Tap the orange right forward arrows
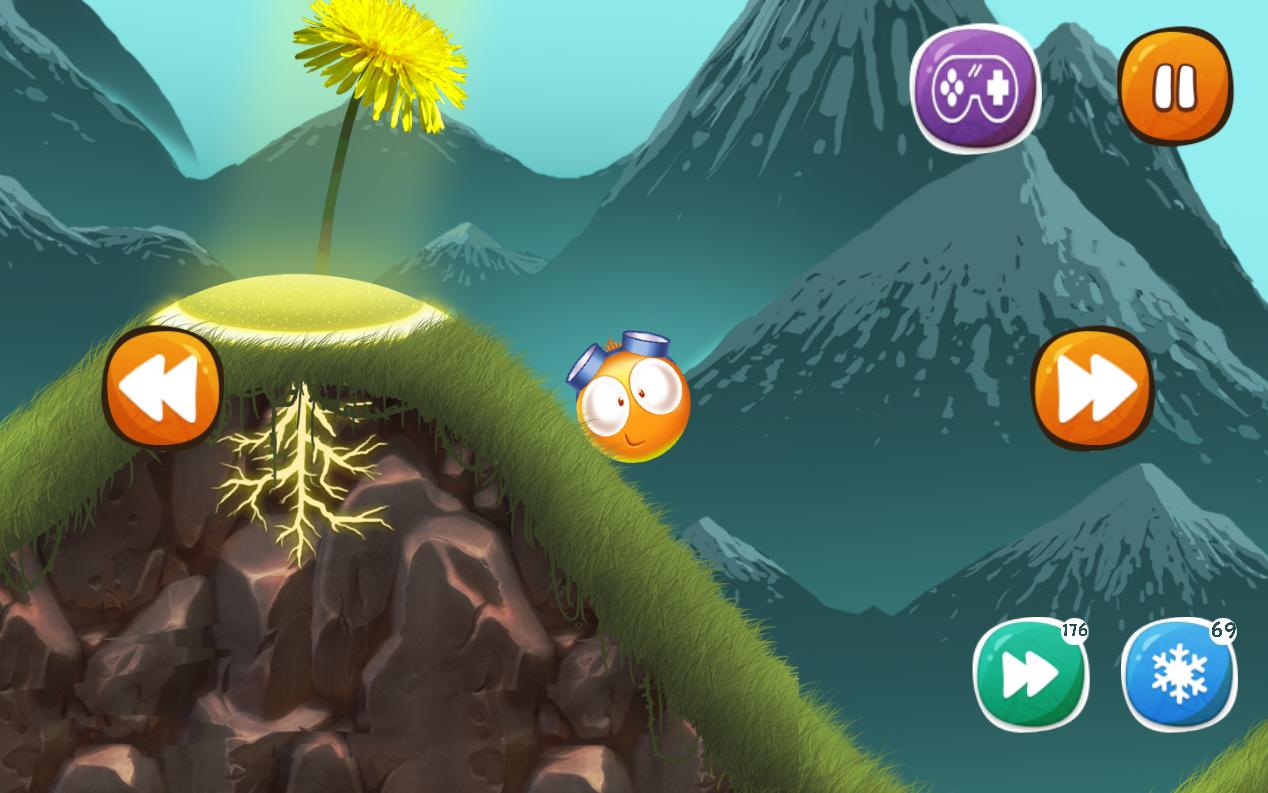This screenshot has height=793, width=1268. pyautogui.click(x=1092, y=388)
